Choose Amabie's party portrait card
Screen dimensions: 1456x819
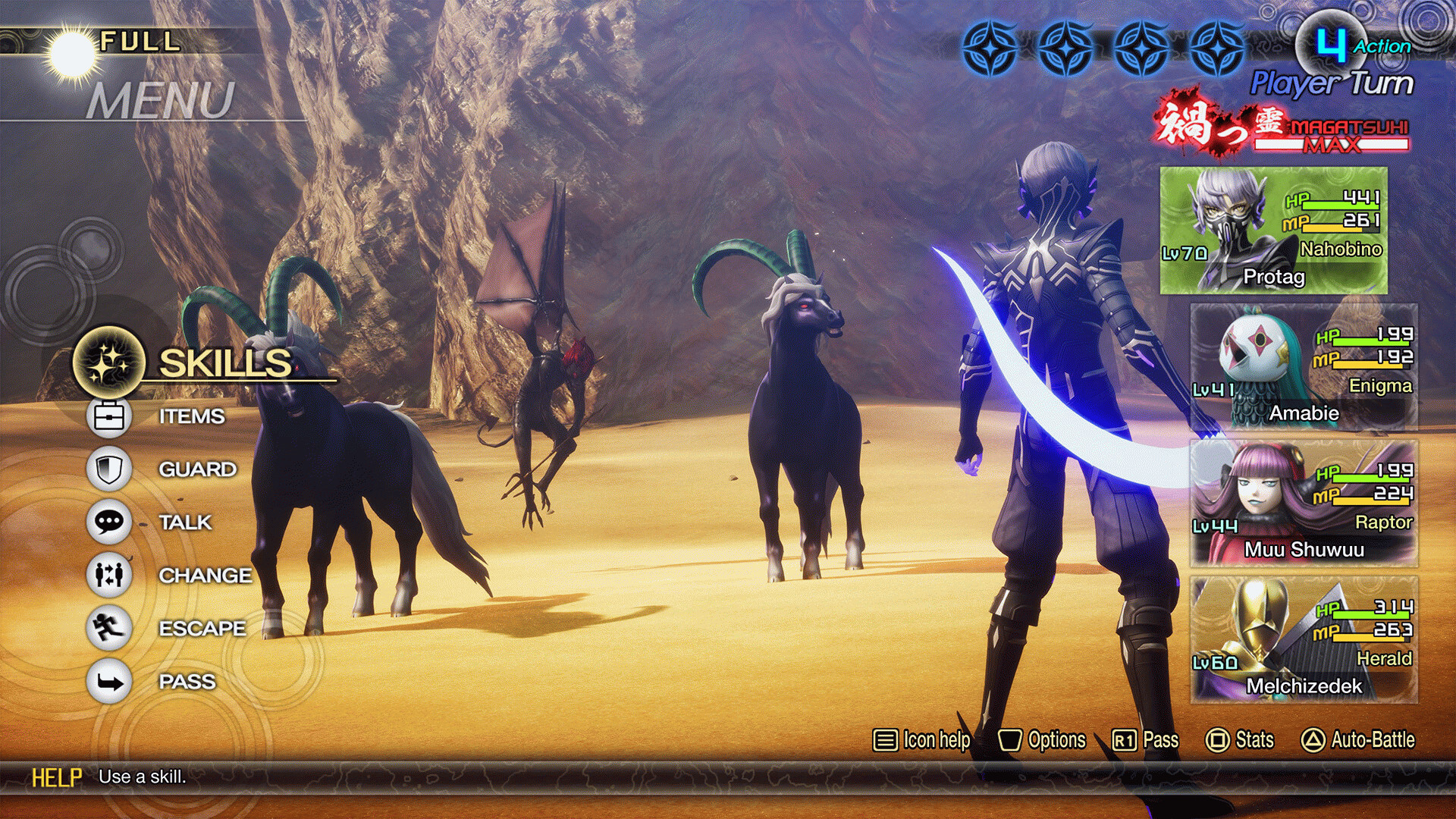pyautogui.click(x=1304, y=368)
